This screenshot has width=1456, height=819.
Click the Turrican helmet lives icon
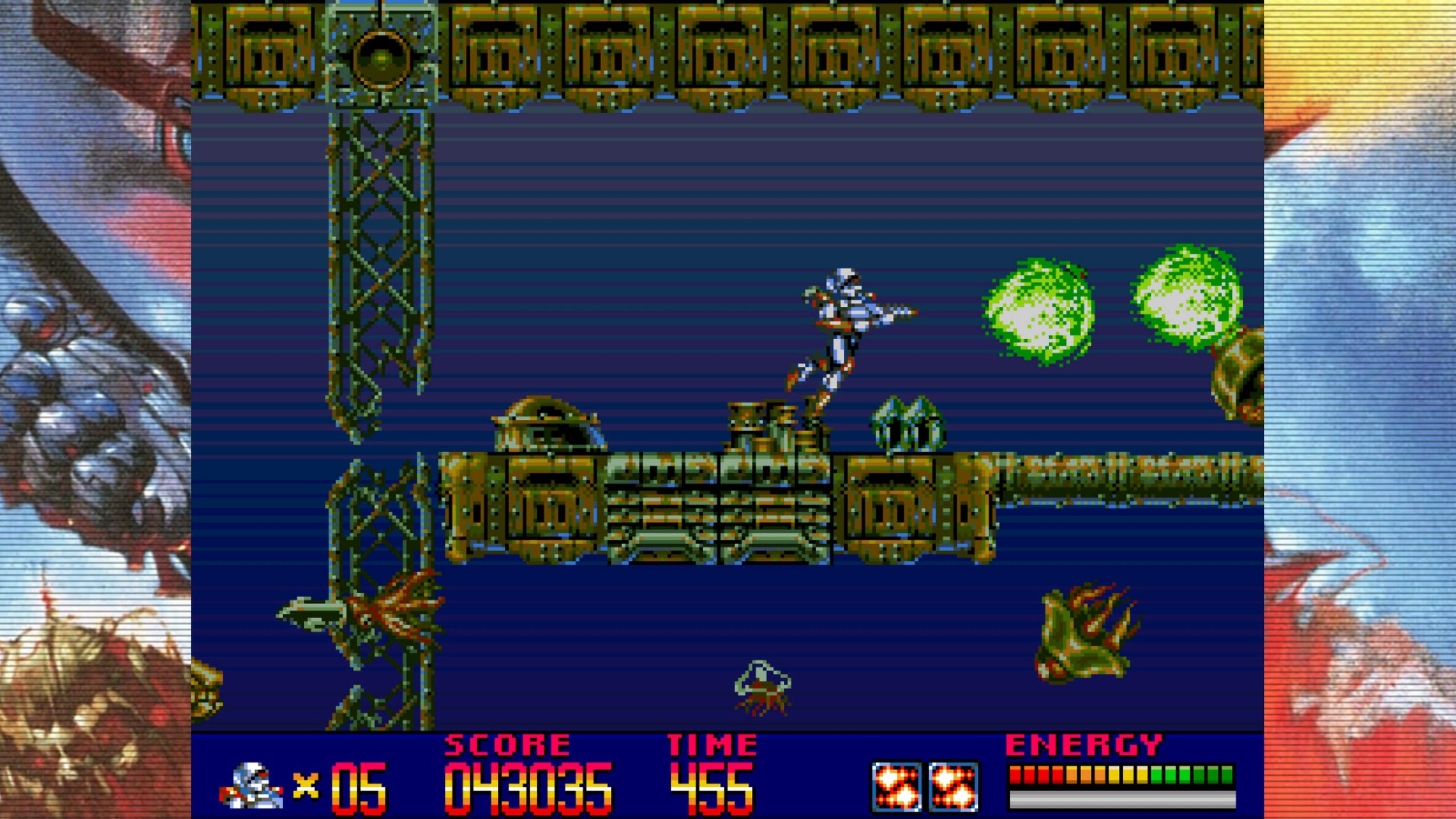coord(251,785)
